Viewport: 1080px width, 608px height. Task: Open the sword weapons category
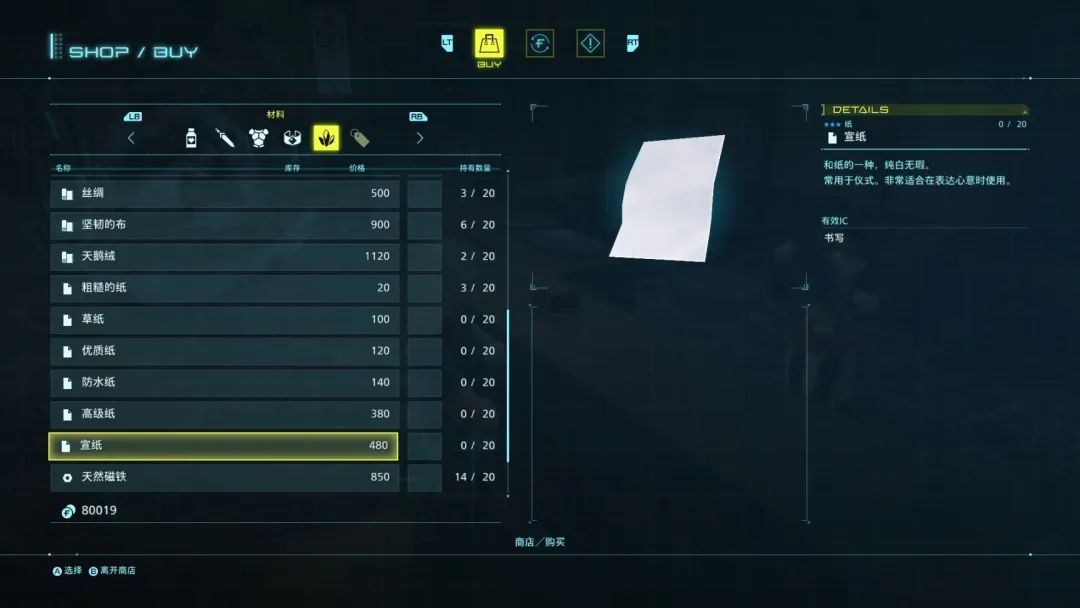pyautogui.click(x=225, y=138)
